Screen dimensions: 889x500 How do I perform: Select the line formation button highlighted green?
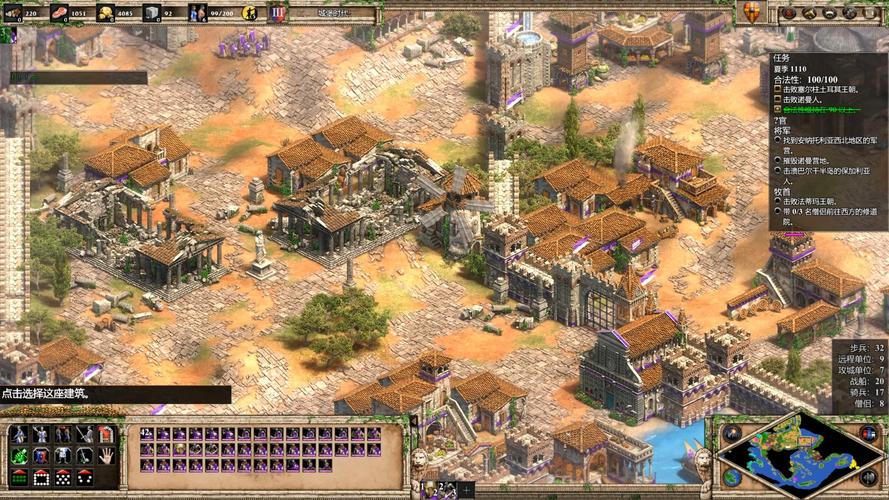point(18,477)
